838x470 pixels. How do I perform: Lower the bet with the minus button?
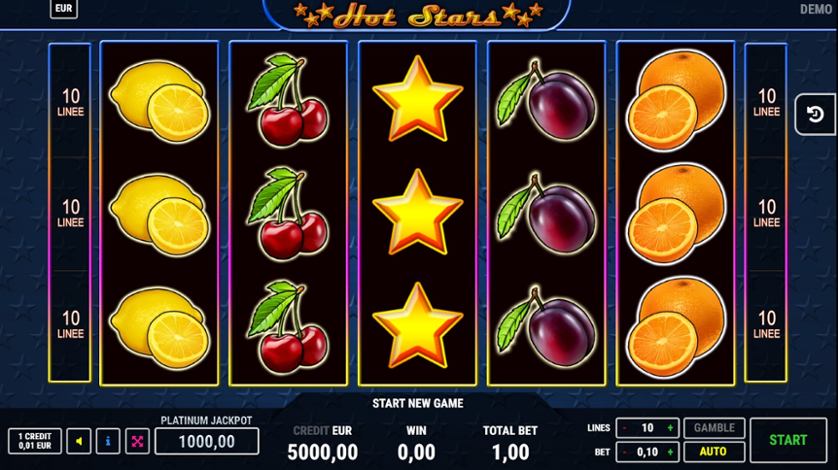[624, 451]
